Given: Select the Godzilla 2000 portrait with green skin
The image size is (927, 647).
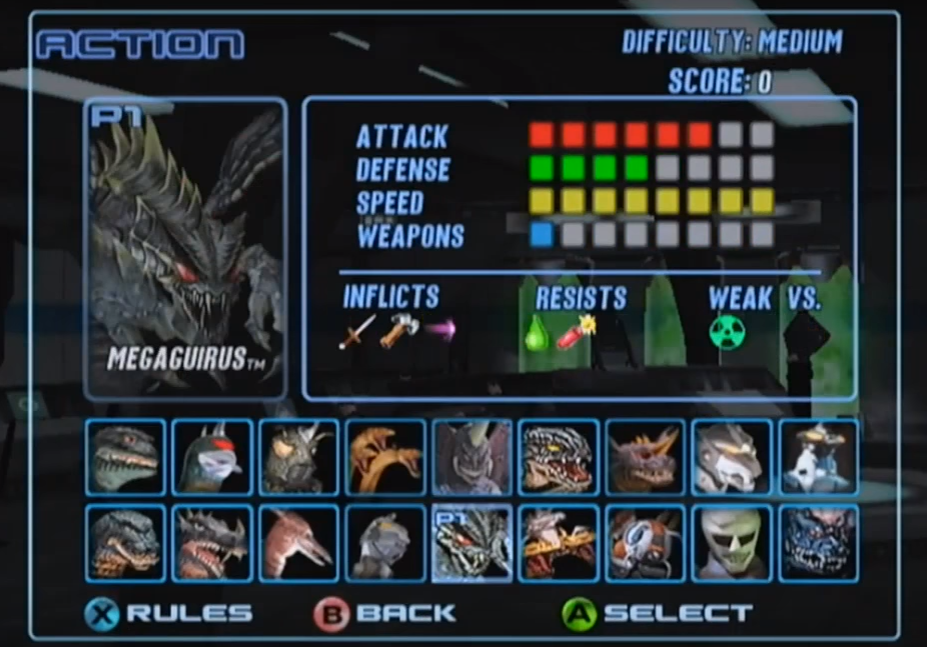Looking at the screenshot, I should click(x=125, y=458).
